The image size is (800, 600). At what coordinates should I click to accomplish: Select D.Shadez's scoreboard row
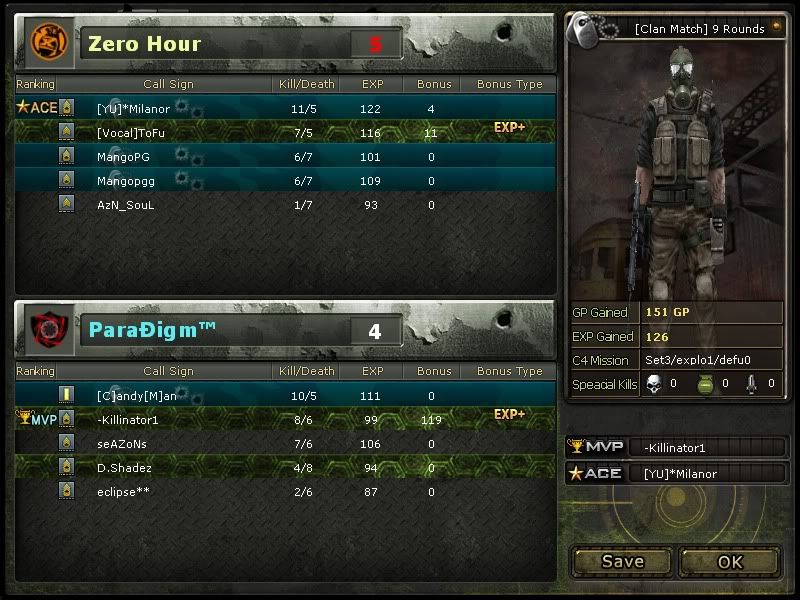285,468
